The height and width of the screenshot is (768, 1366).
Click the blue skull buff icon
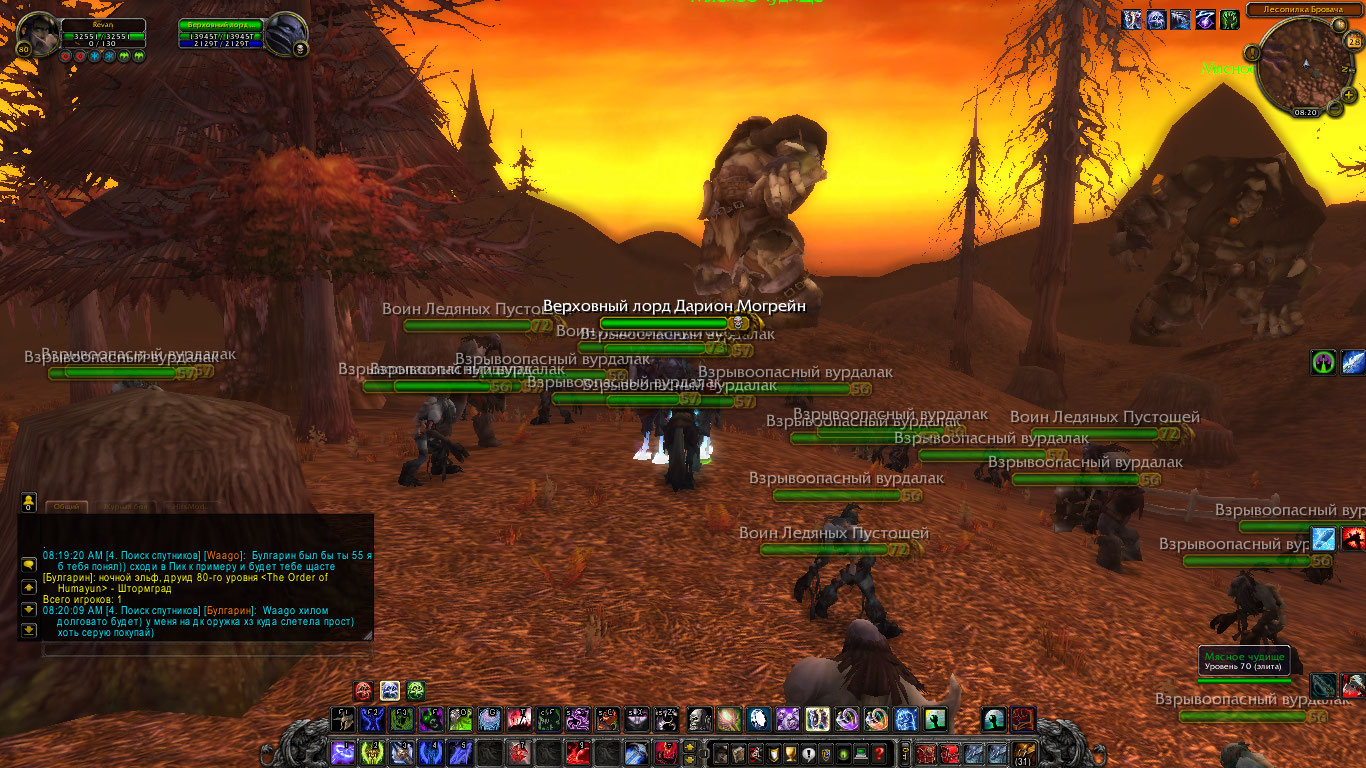[1156, 19]
